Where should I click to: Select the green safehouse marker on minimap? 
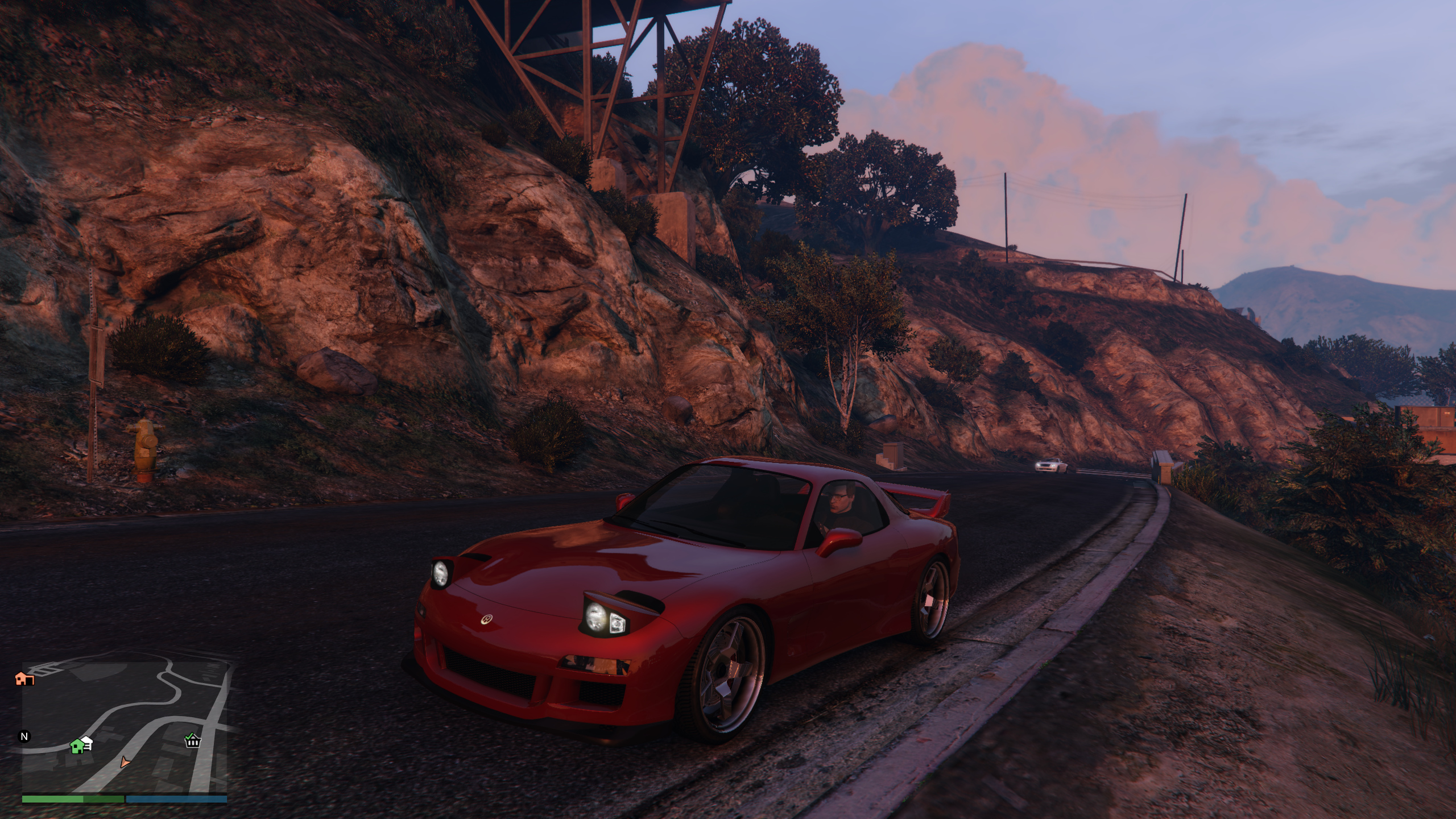coord(77,746)
